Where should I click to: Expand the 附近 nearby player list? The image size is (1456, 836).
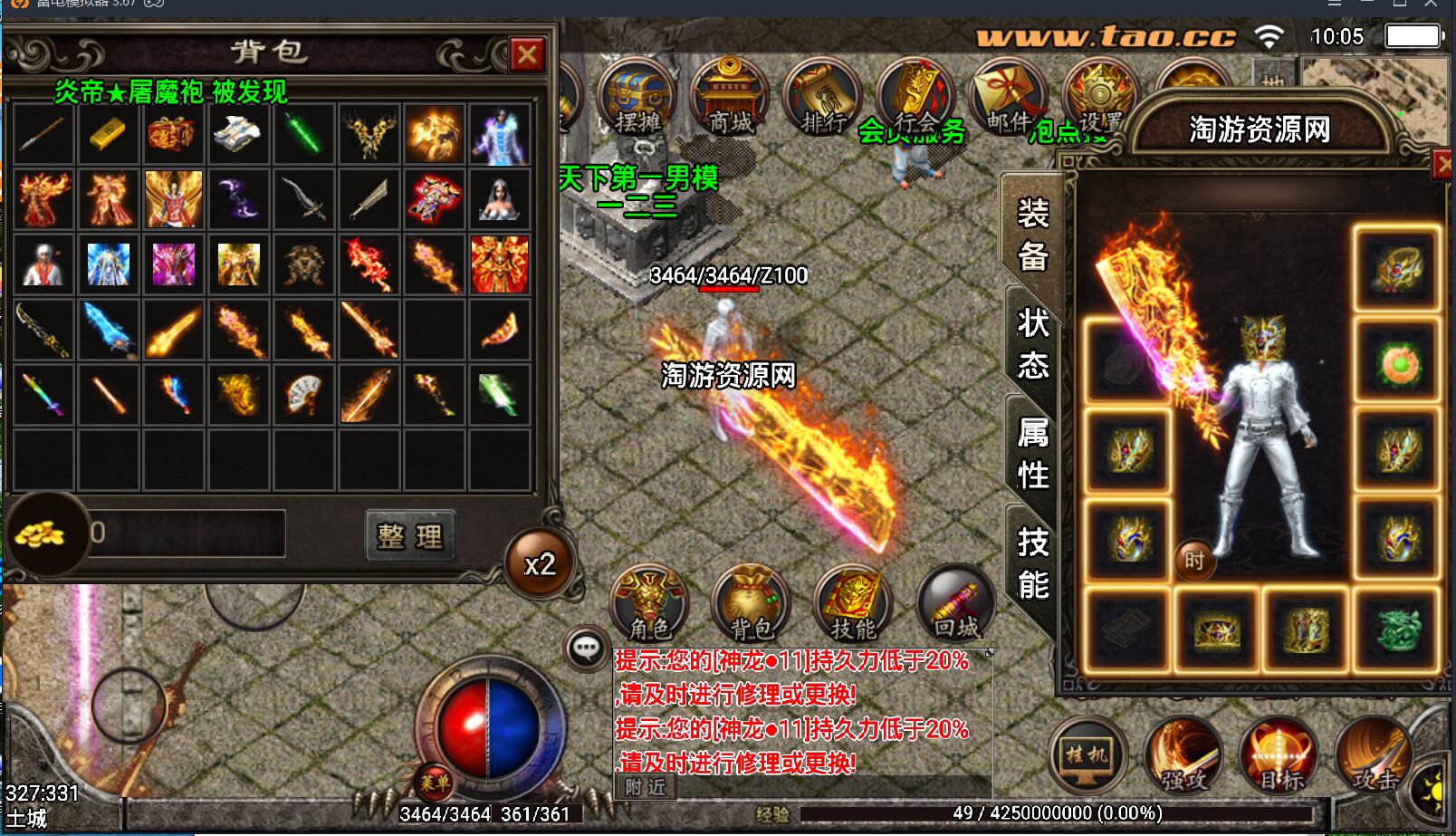pos(644,787)
